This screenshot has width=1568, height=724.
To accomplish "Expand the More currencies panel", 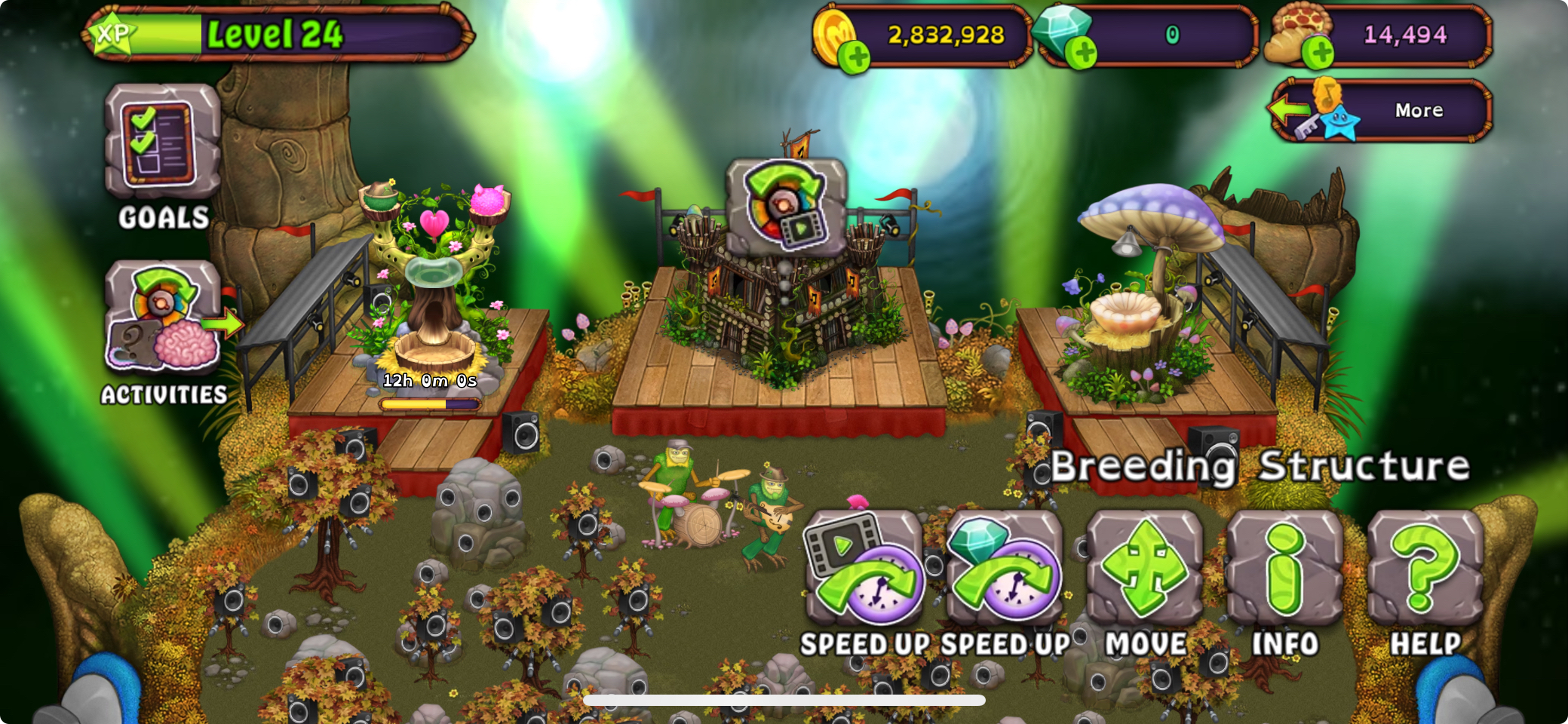I will point(1382,111).
